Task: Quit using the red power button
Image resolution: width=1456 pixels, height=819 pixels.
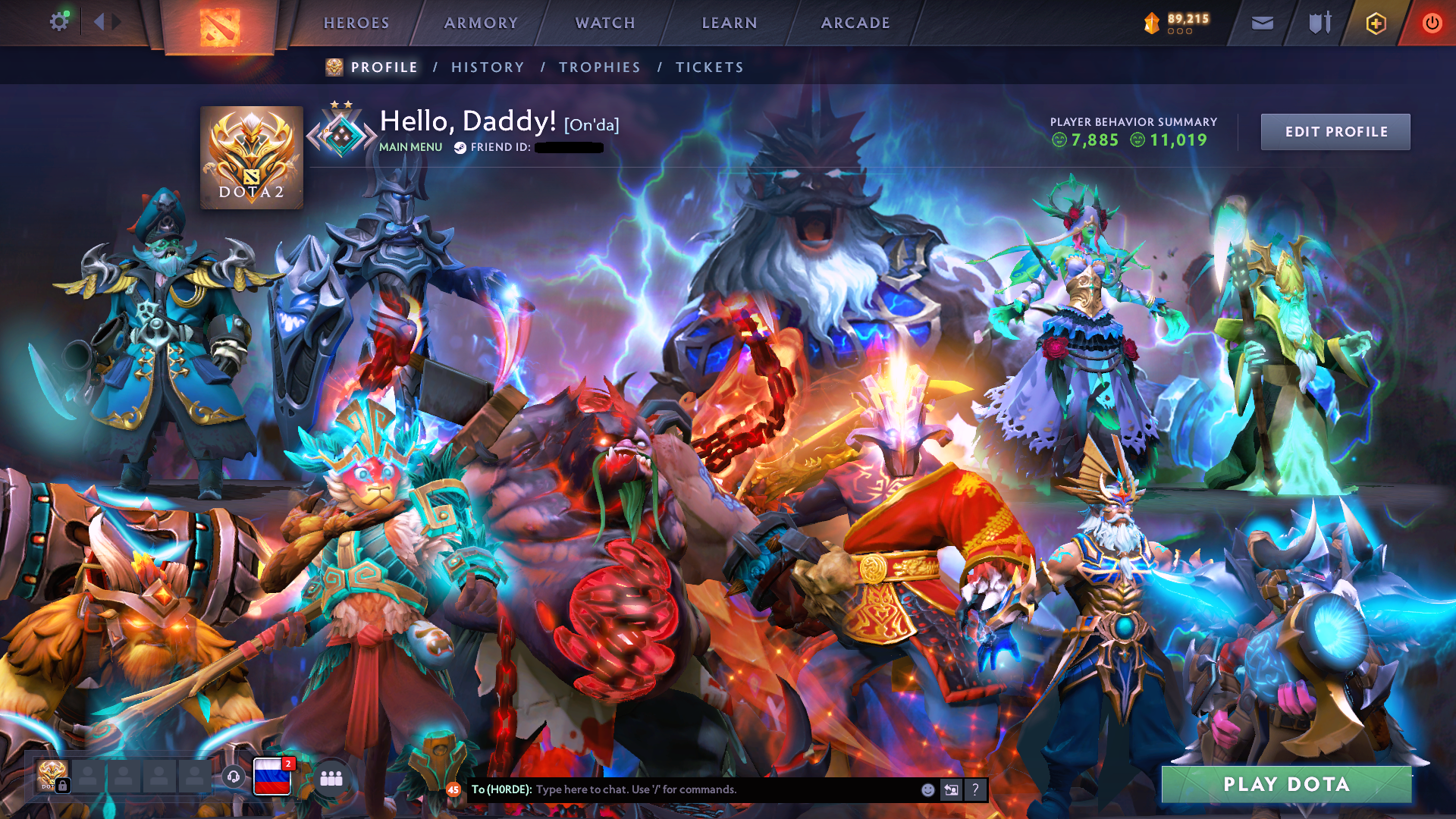Action: tap(1432, 23)
